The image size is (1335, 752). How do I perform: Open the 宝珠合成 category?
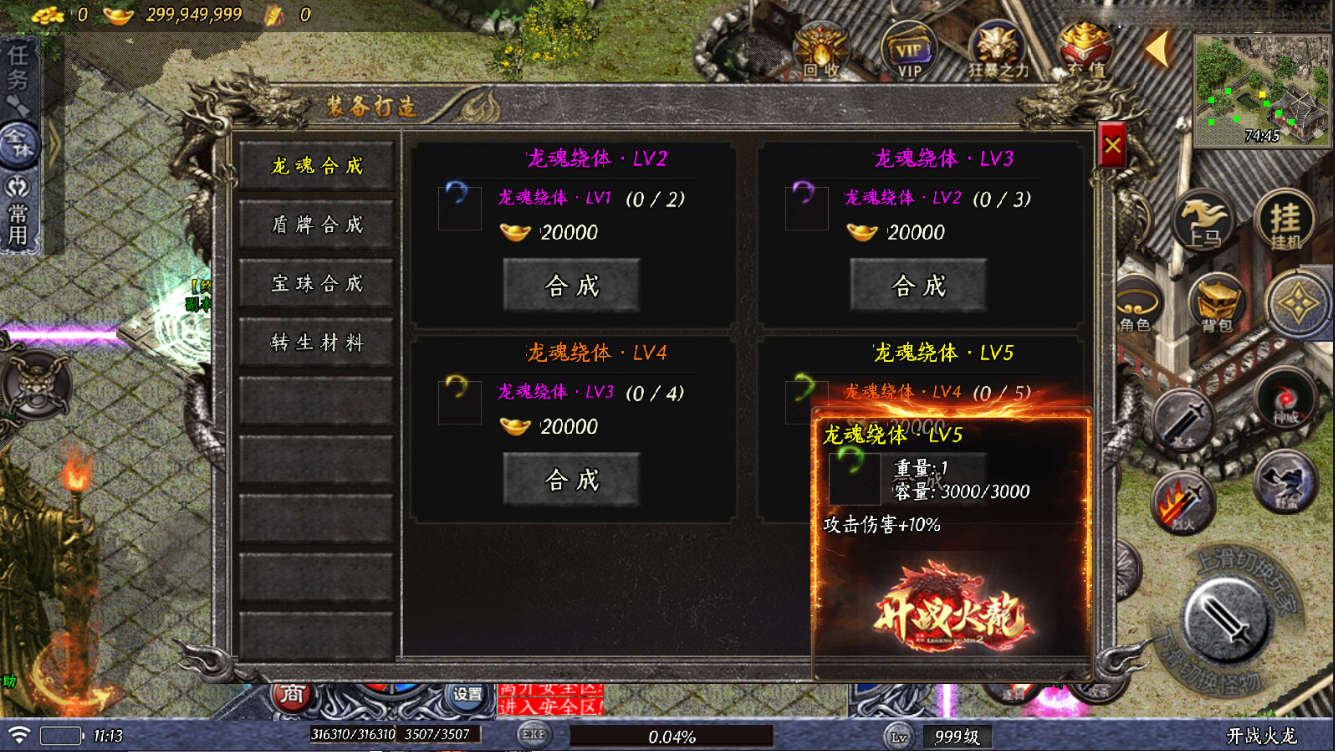point(316,284)
